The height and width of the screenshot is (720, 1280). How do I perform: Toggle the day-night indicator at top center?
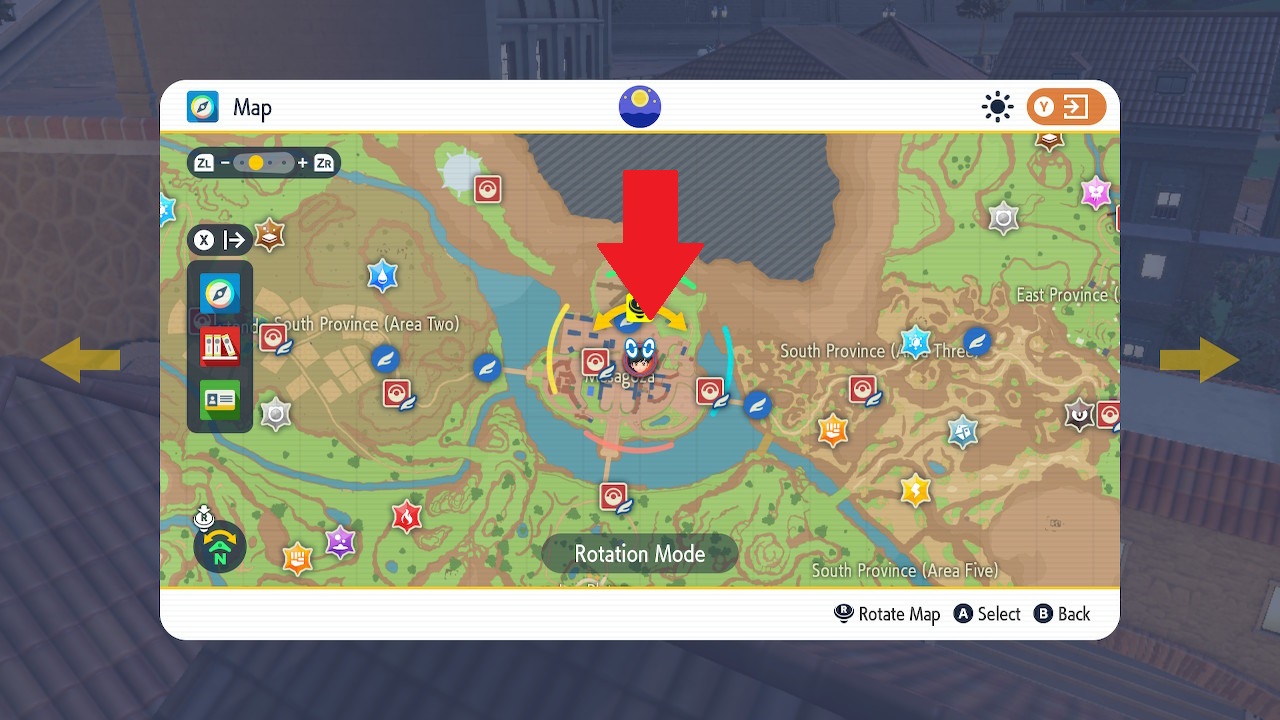tap(639, 105)
